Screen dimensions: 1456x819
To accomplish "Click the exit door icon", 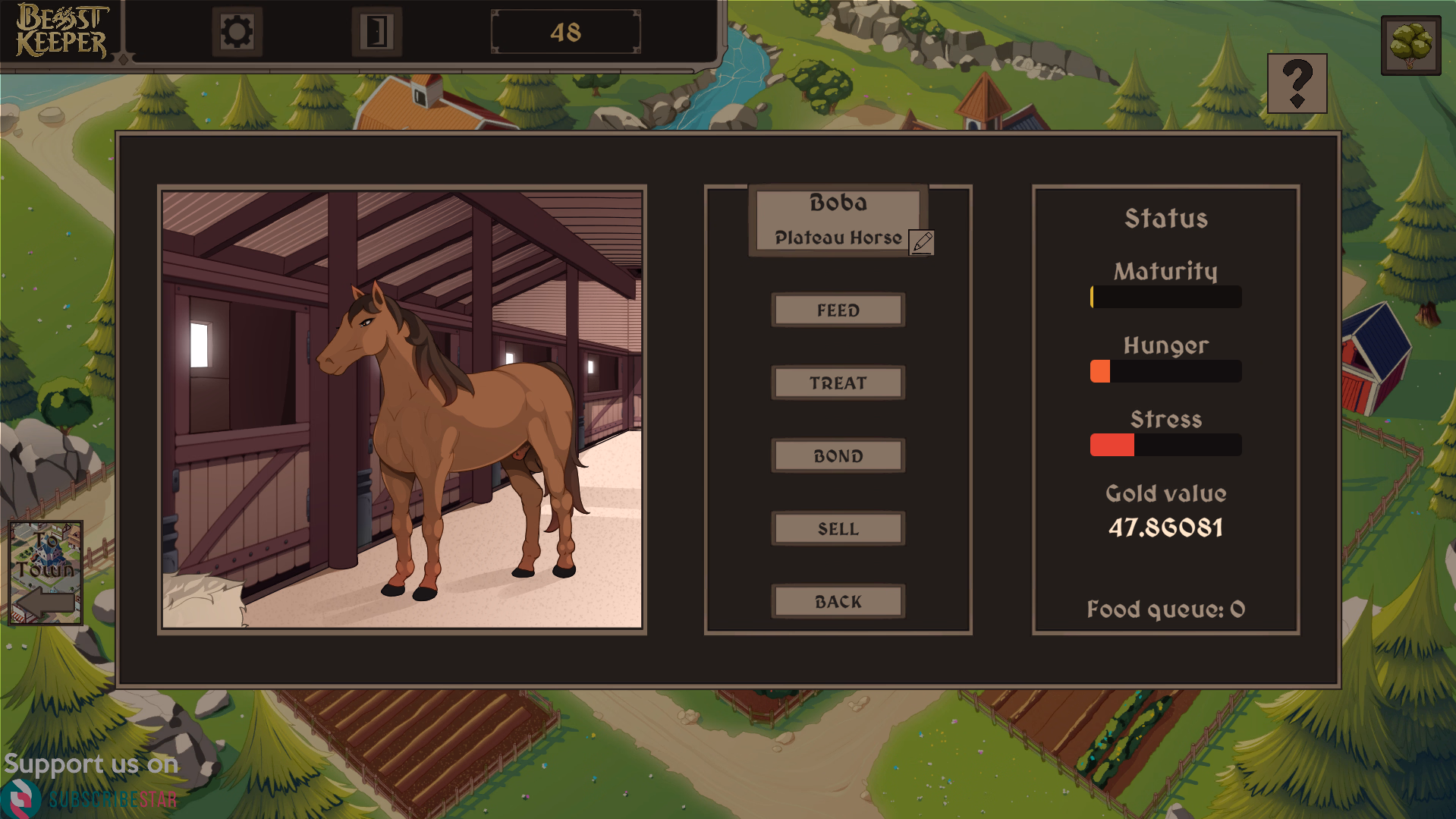I will [x=376, y=32].
